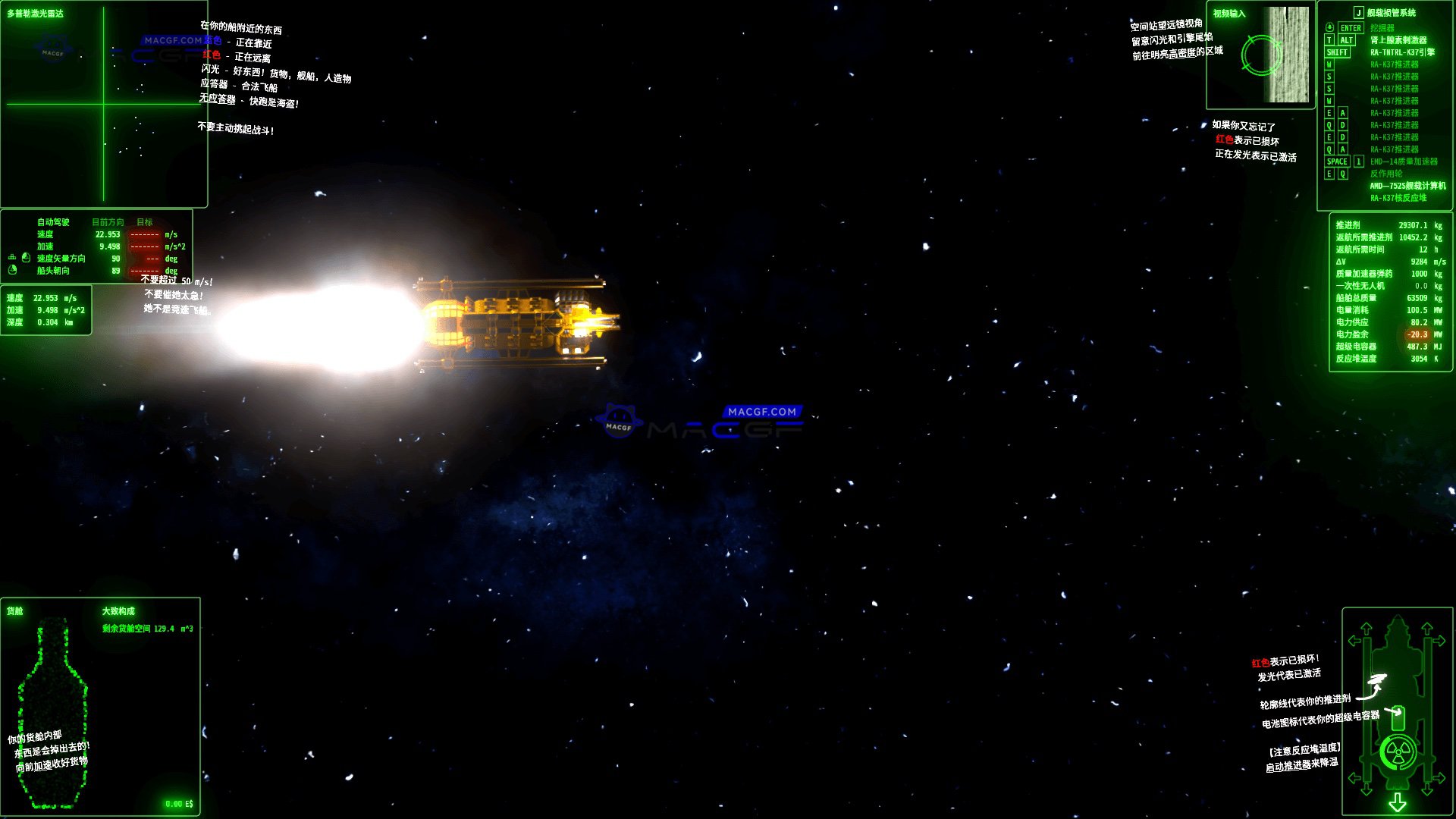Viewport: 1456px width, 819px height.
Task: Toggle the W key RA-K37推进器 thruster
Action: (1329, 64)
